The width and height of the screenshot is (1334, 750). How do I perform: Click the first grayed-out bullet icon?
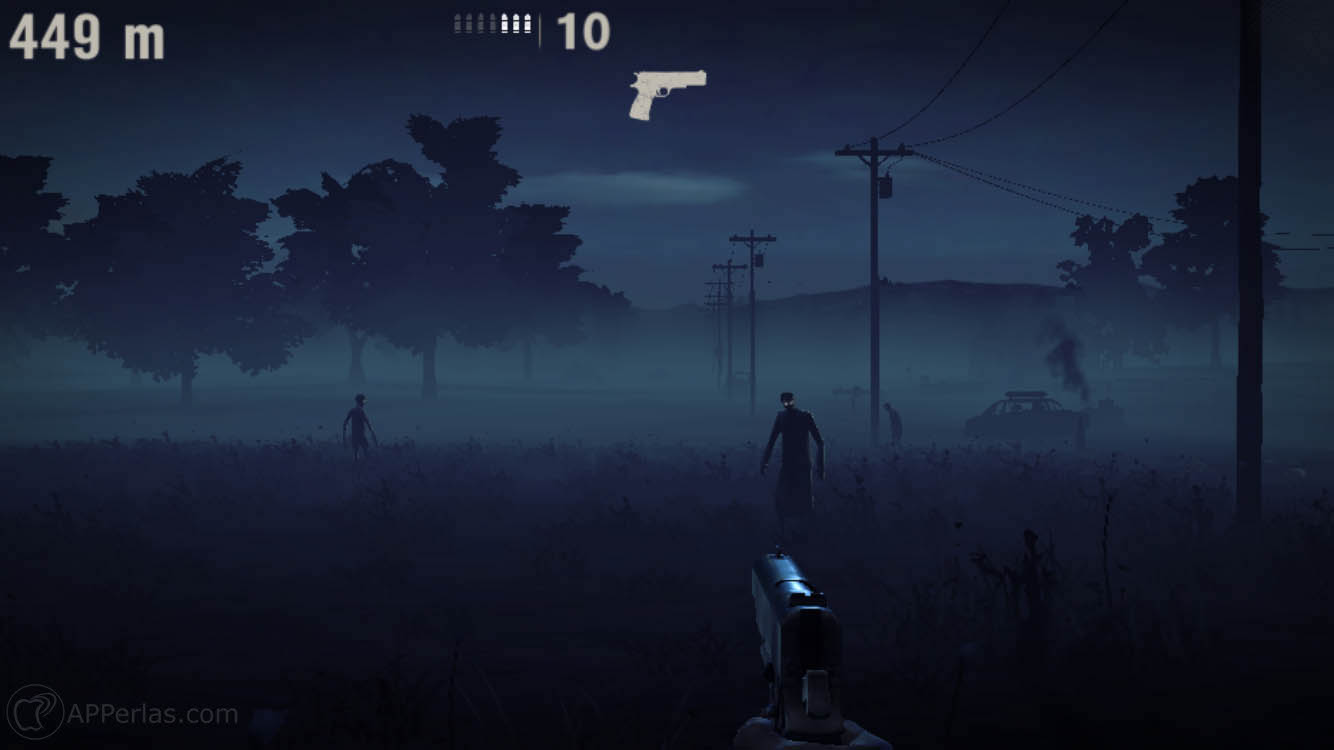457,22
